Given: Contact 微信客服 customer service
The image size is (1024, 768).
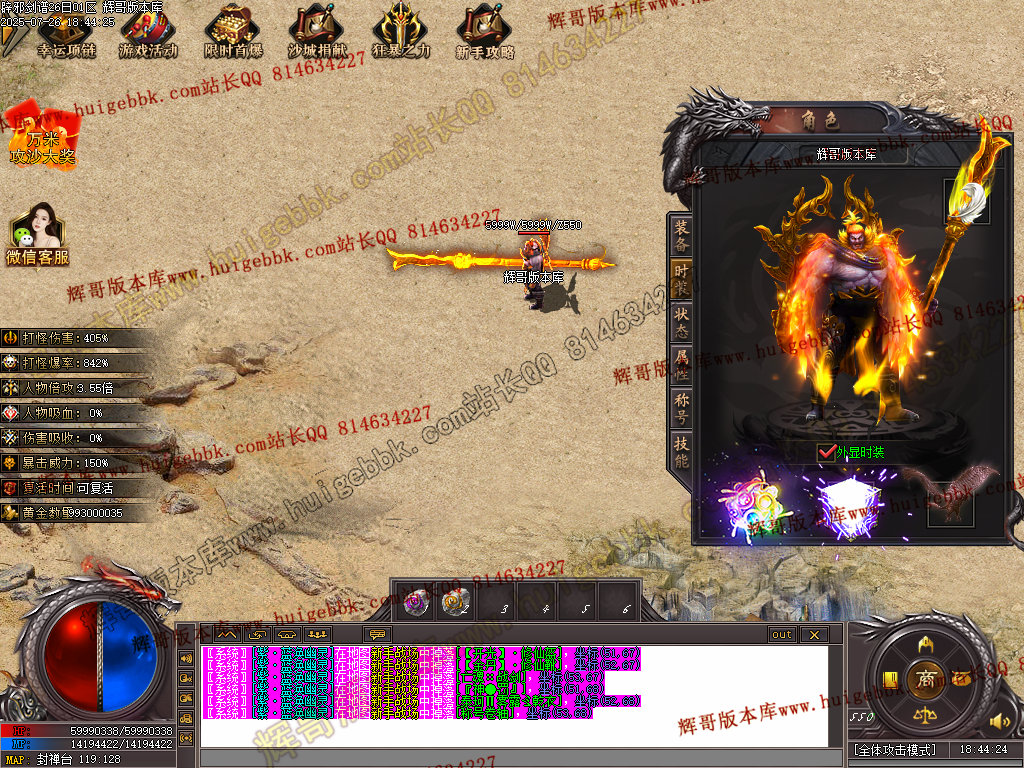Looking at the screenshot, I should click(x=37, y=235).
